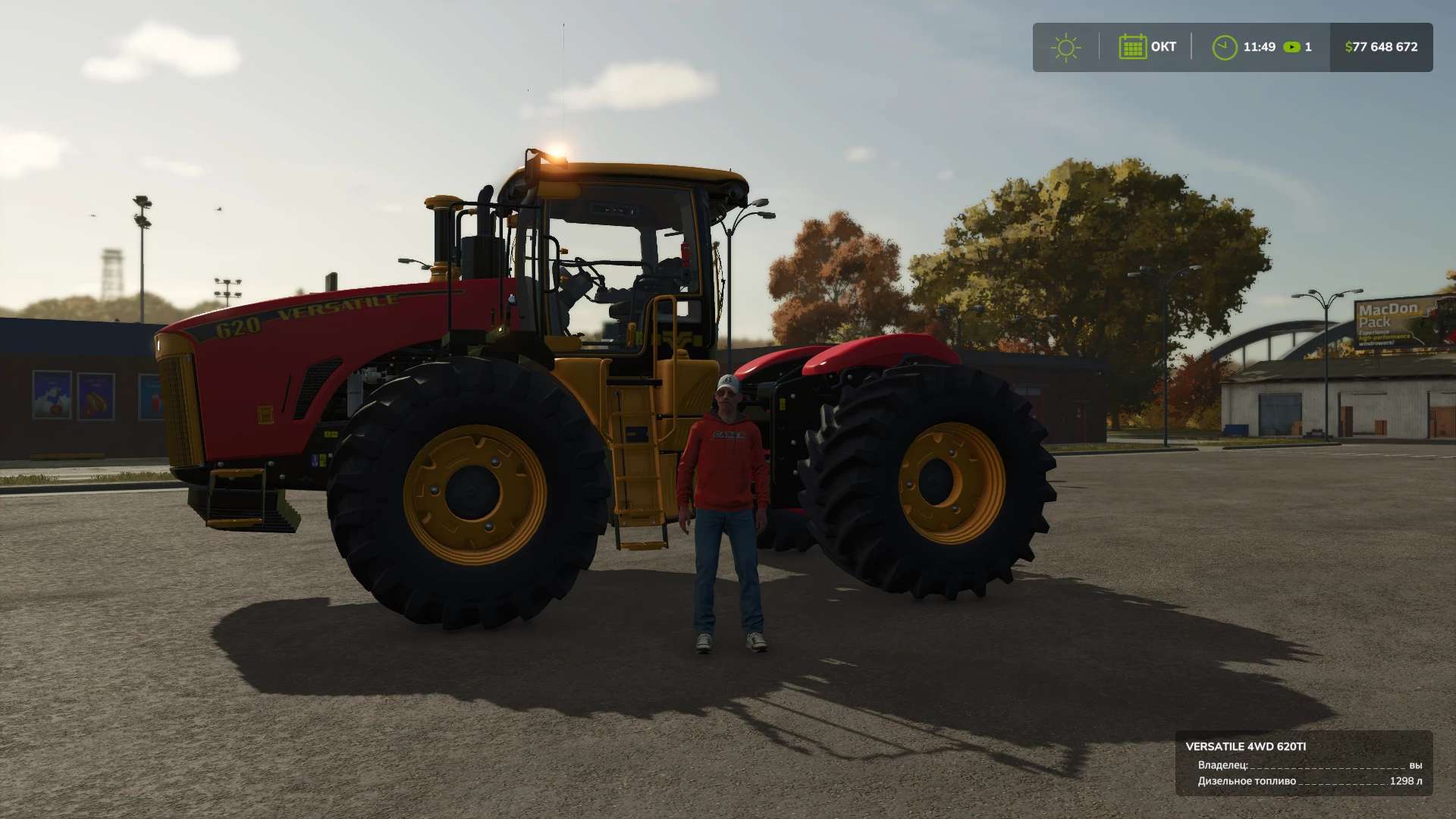
Task: Click the sun weather icon
Action: [1065, 47]
